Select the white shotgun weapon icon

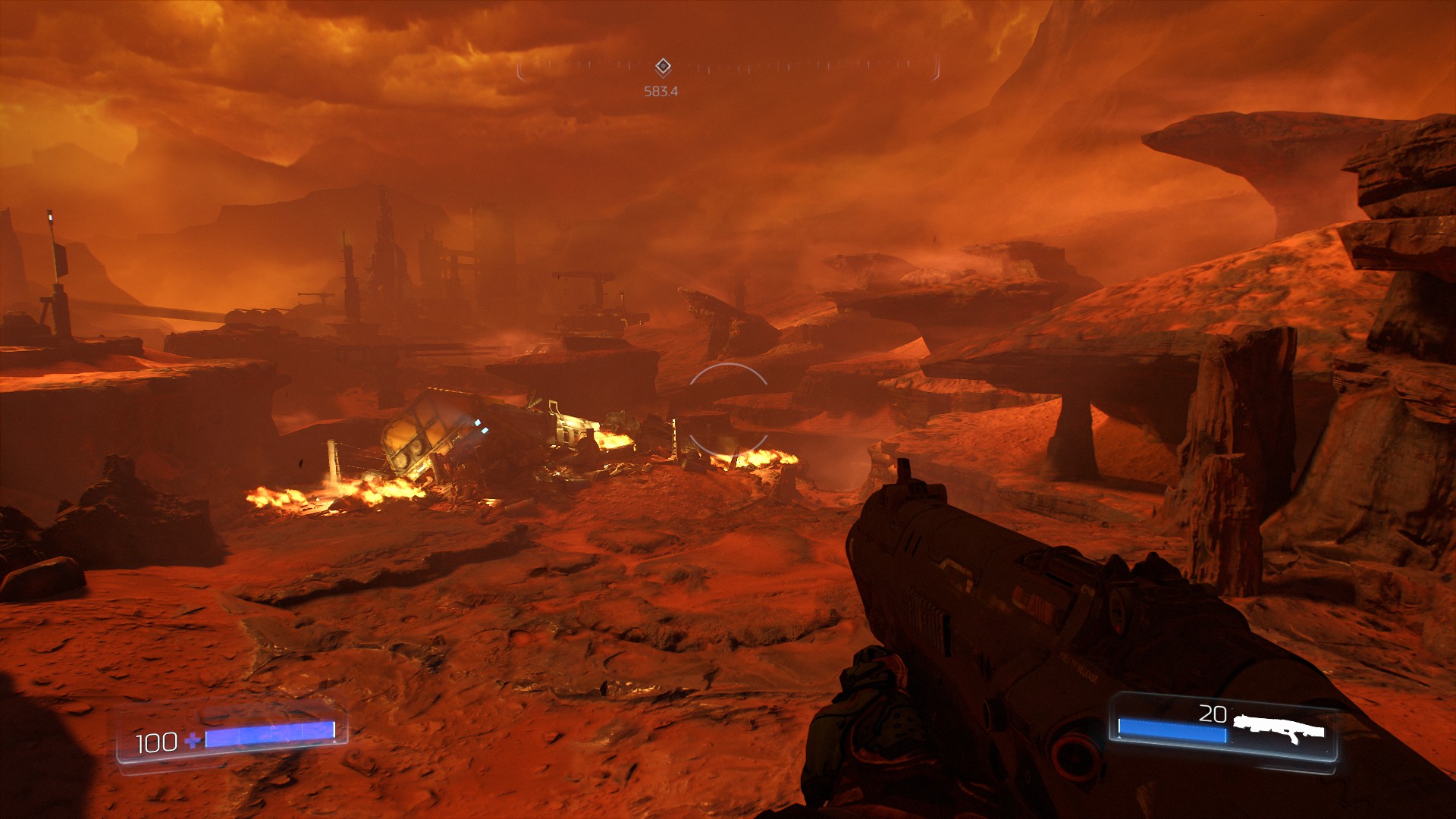click(x=1278, y=728)
